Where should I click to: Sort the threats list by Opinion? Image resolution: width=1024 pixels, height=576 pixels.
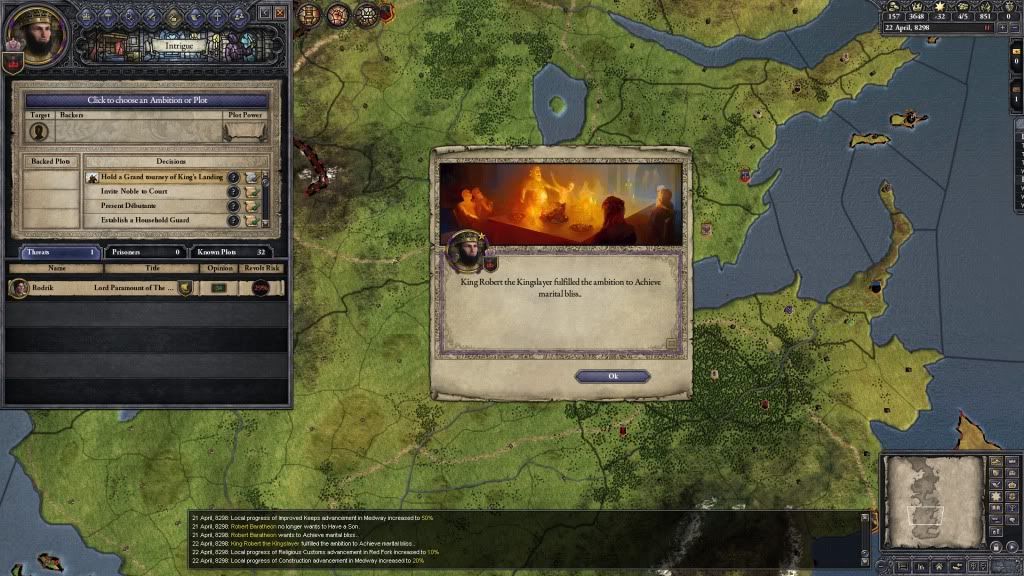tap(219, 268)
